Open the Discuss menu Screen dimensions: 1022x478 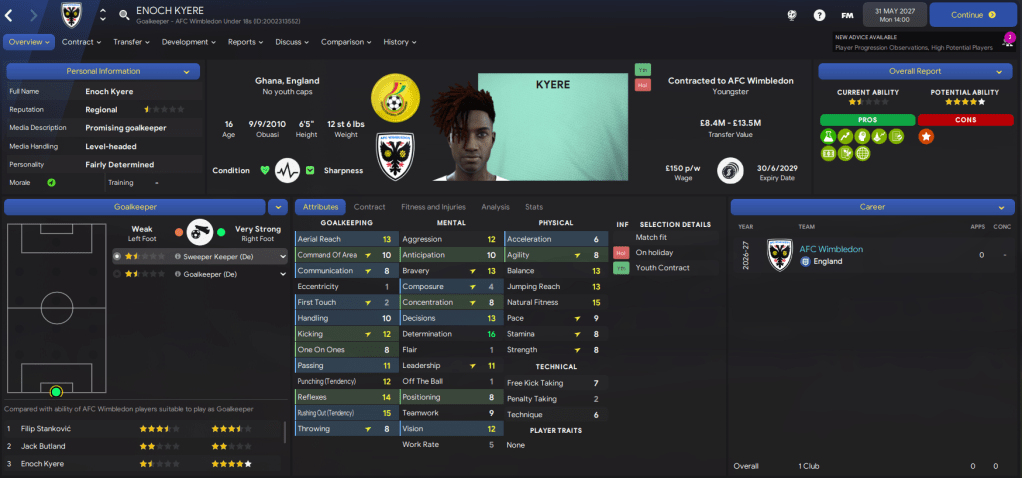tap(292, 42)
